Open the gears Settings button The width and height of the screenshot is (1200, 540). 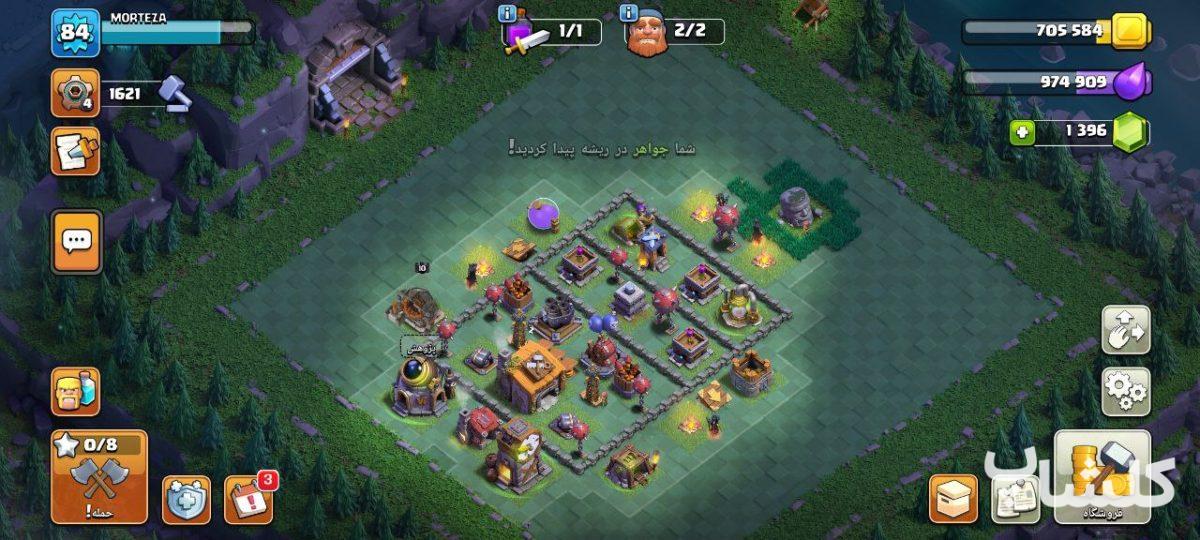pyautogui.click(x=1125, y=392)
